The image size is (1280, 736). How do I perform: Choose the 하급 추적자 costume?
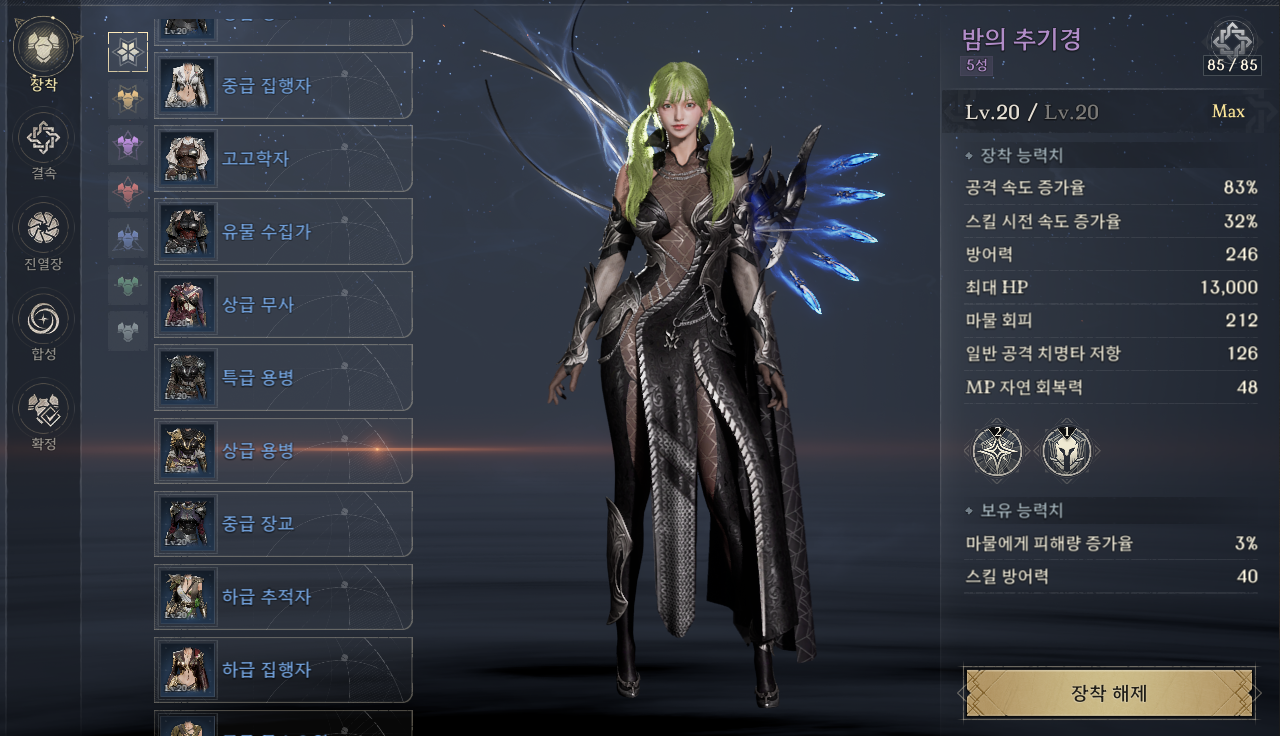coord(283,597)
